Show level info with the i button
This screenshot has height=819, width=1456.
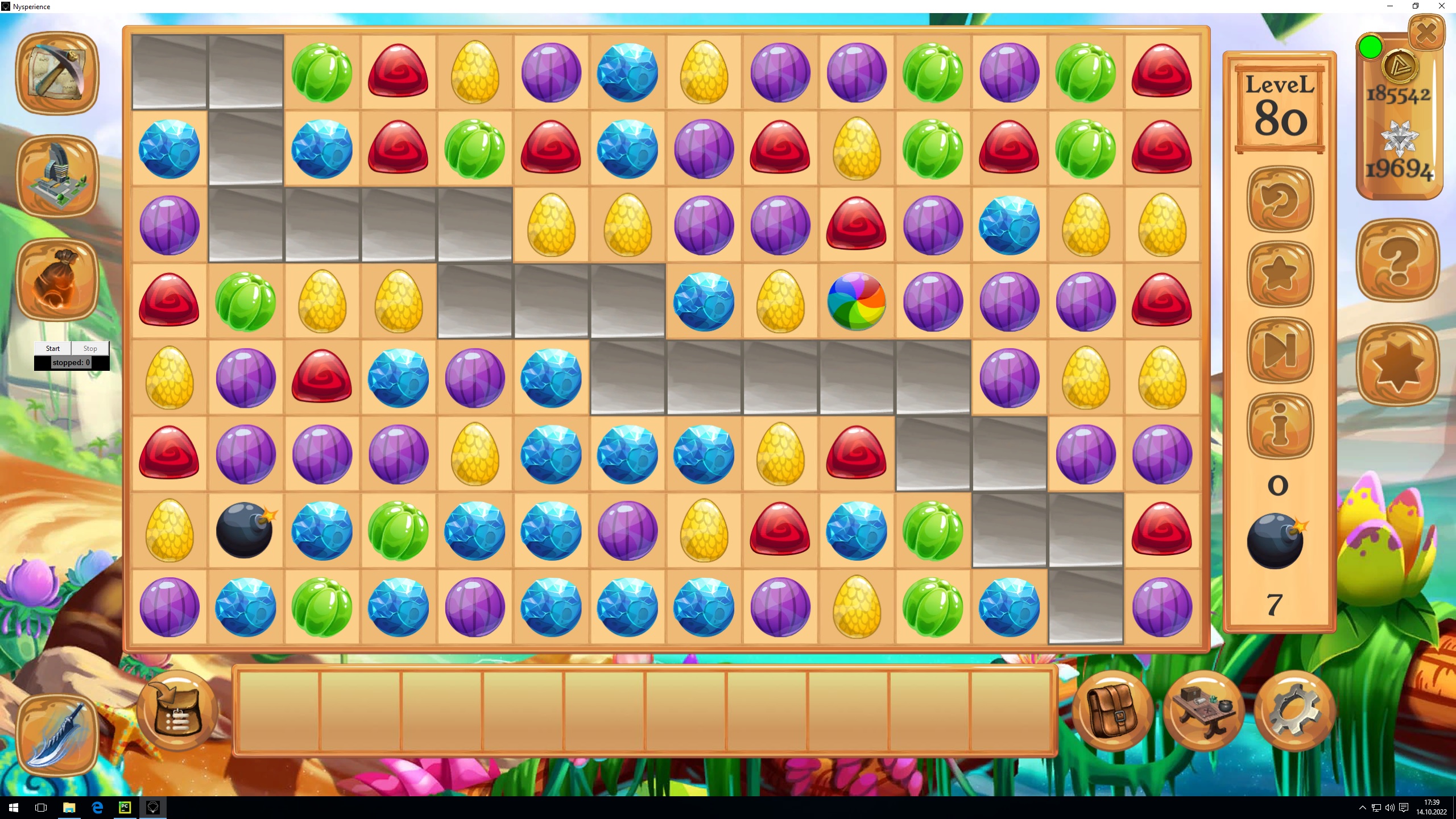1280,425
